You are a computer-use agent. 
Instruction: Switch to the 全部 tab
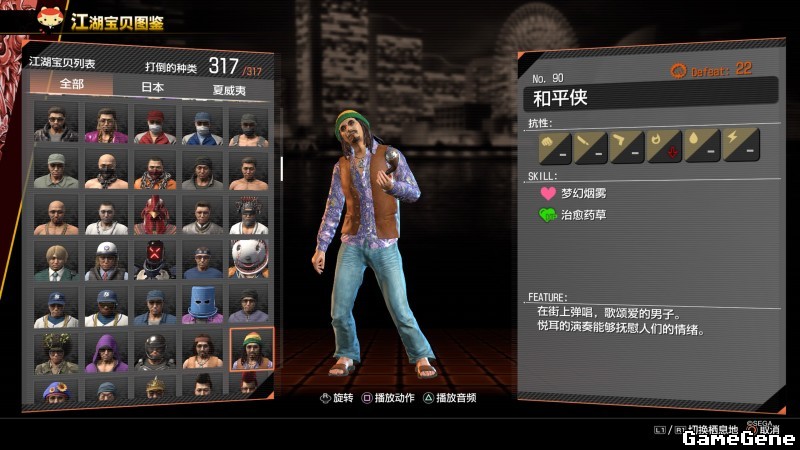[71, 86]
